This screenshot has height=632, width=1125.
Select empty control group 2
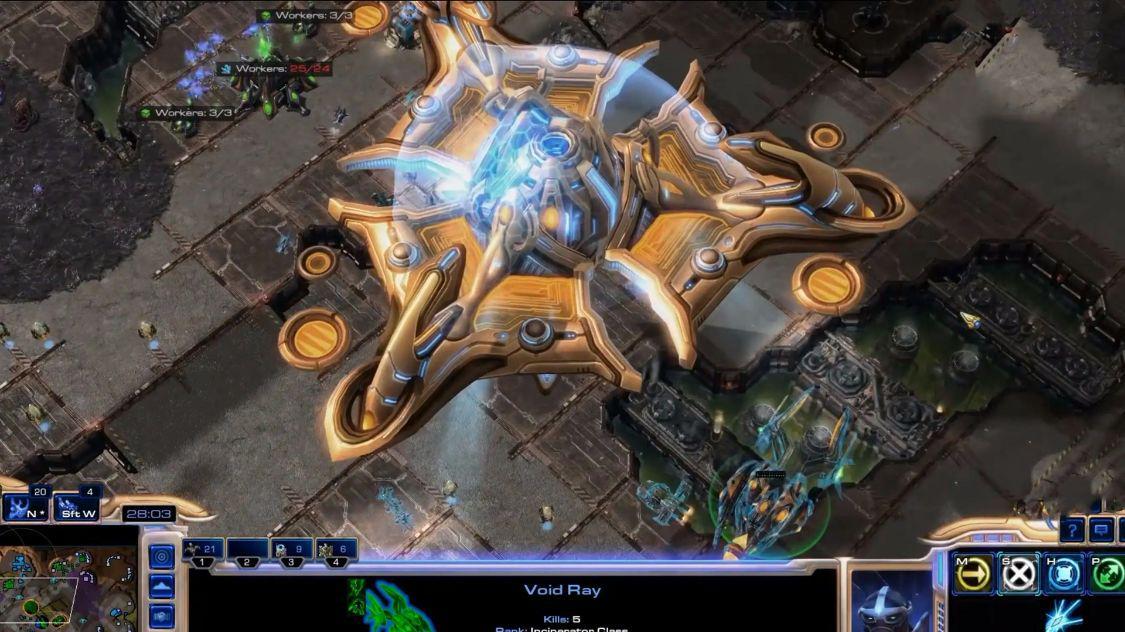coord(247,550)
